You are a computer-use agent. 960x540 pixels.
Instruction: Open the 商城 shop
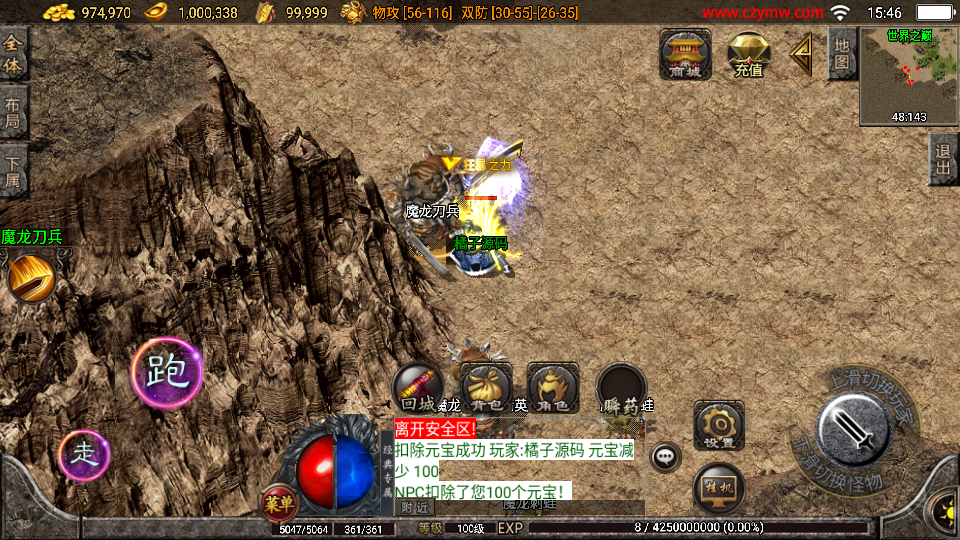(685, 54)
